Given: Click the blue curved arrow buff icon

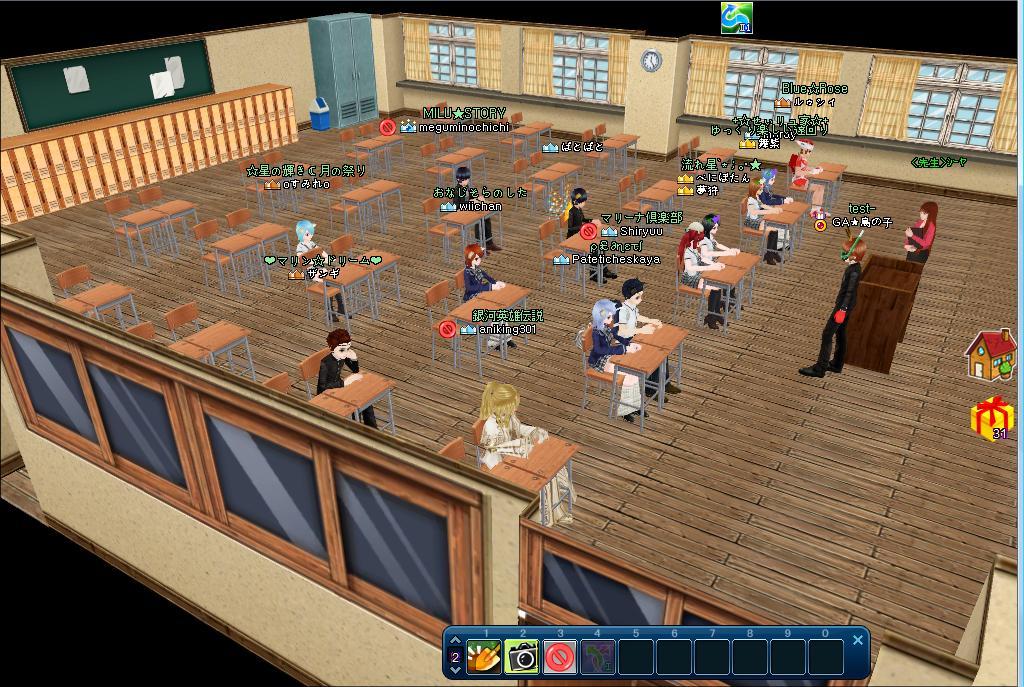Looking at the screenshot, I should click(736, 17).
